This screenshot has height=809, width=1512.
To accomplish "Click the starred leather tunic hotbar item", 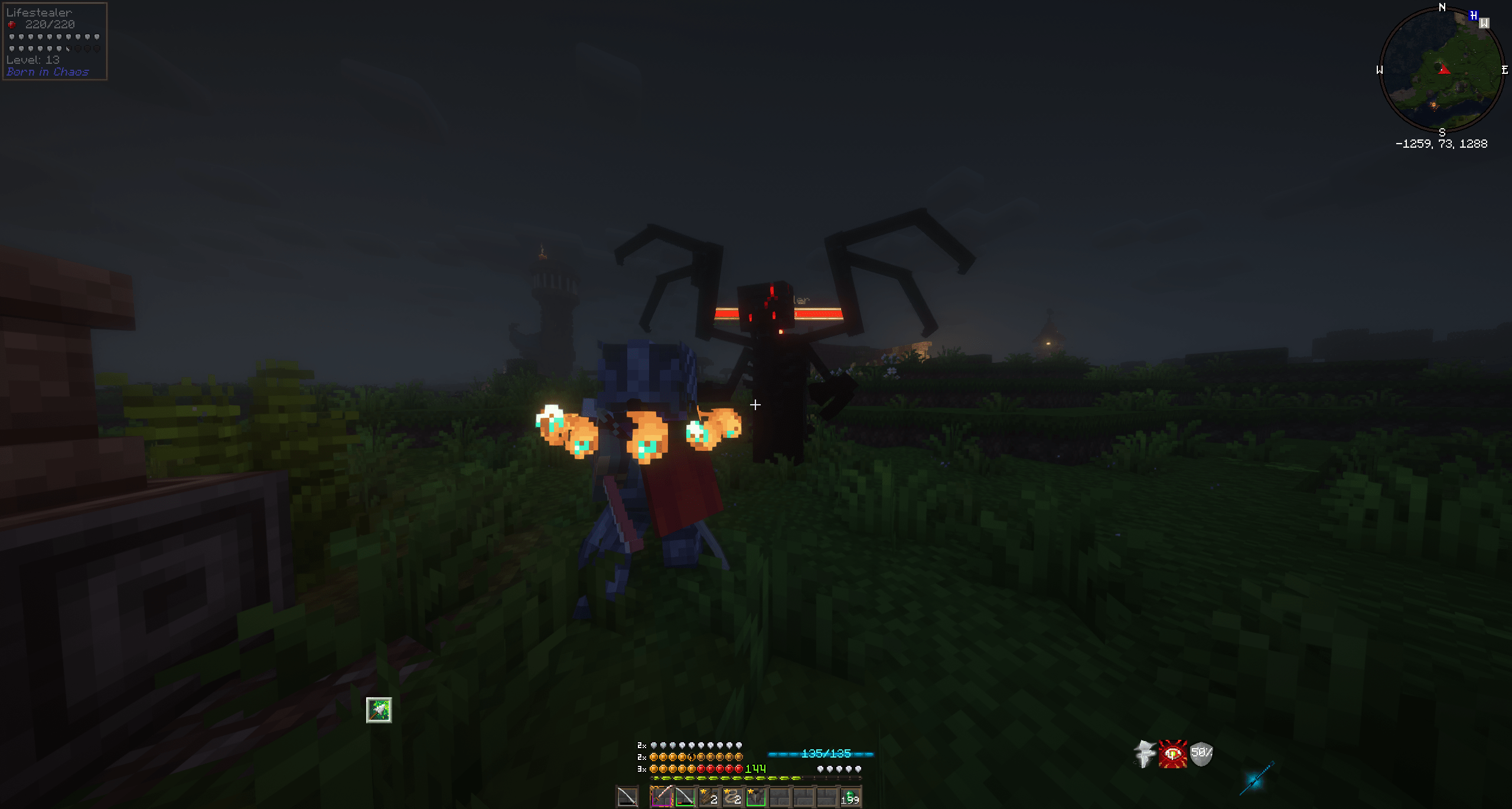I will click(756, 798).
